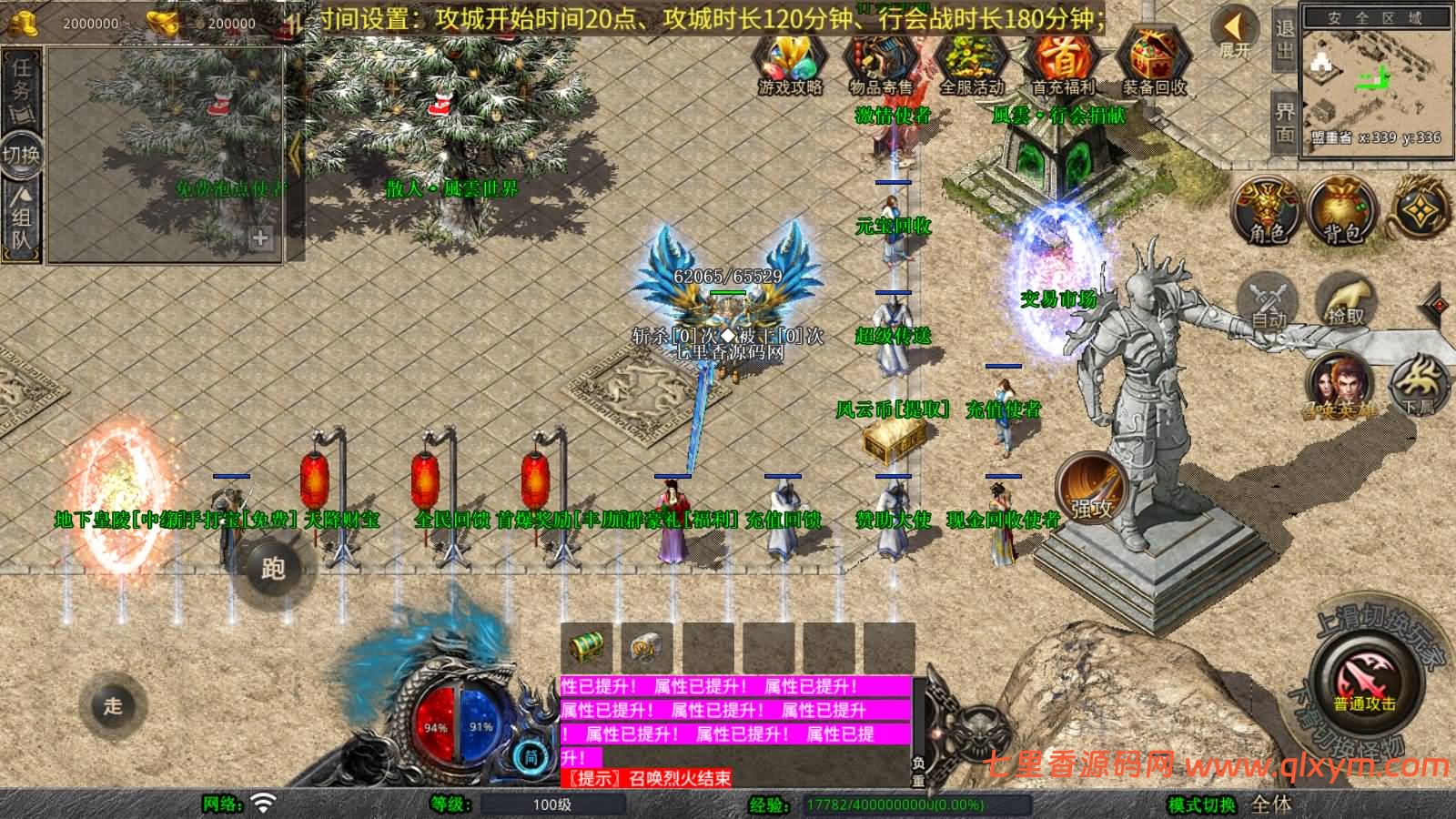Switch to 走 walk mode
Viewport: 1456px width, 819px height.
pos(113,705)
